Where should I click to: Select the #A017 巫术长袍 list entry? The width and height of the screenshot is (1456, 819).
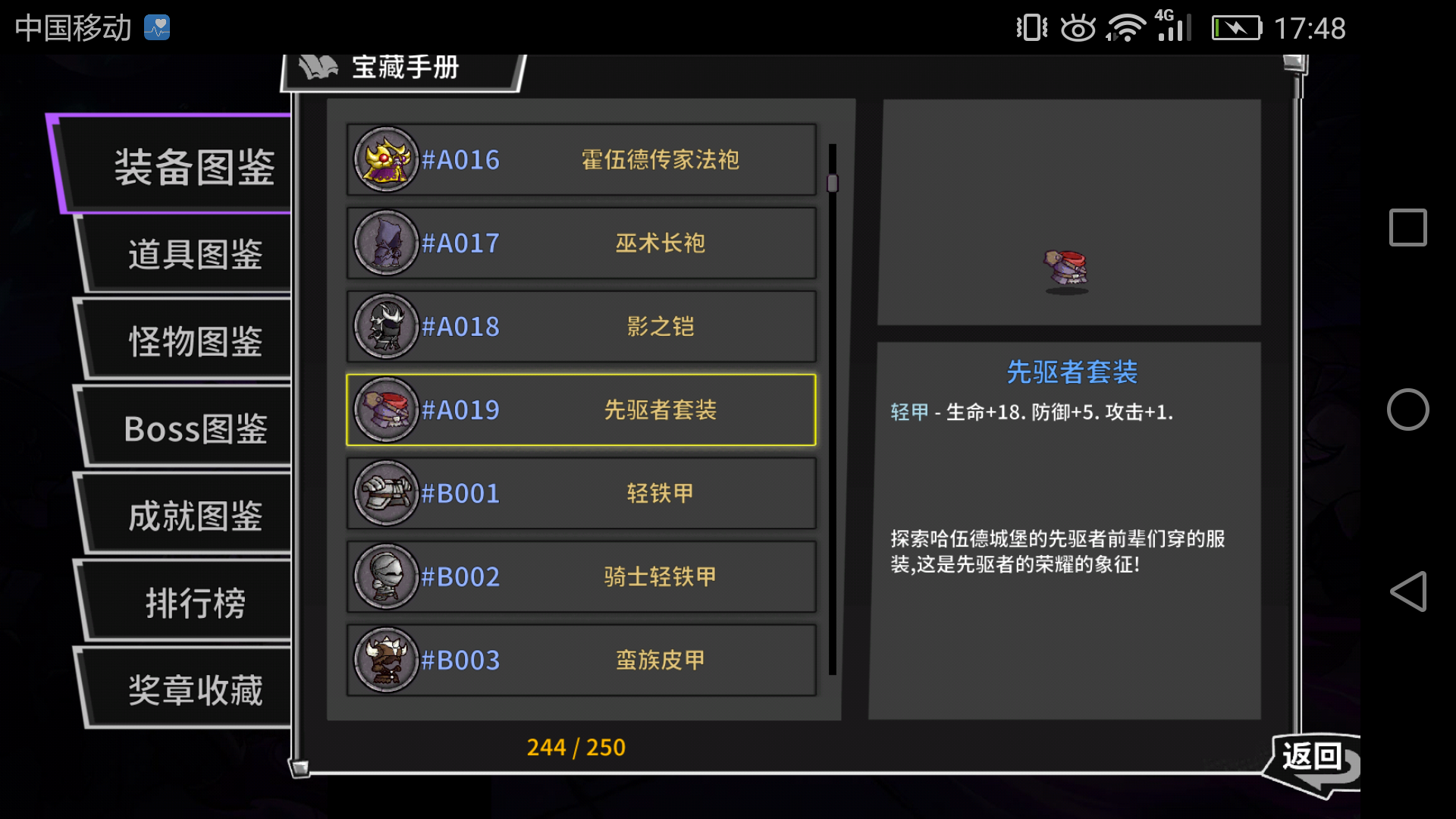pyautogui.click(x=581, y=243)
